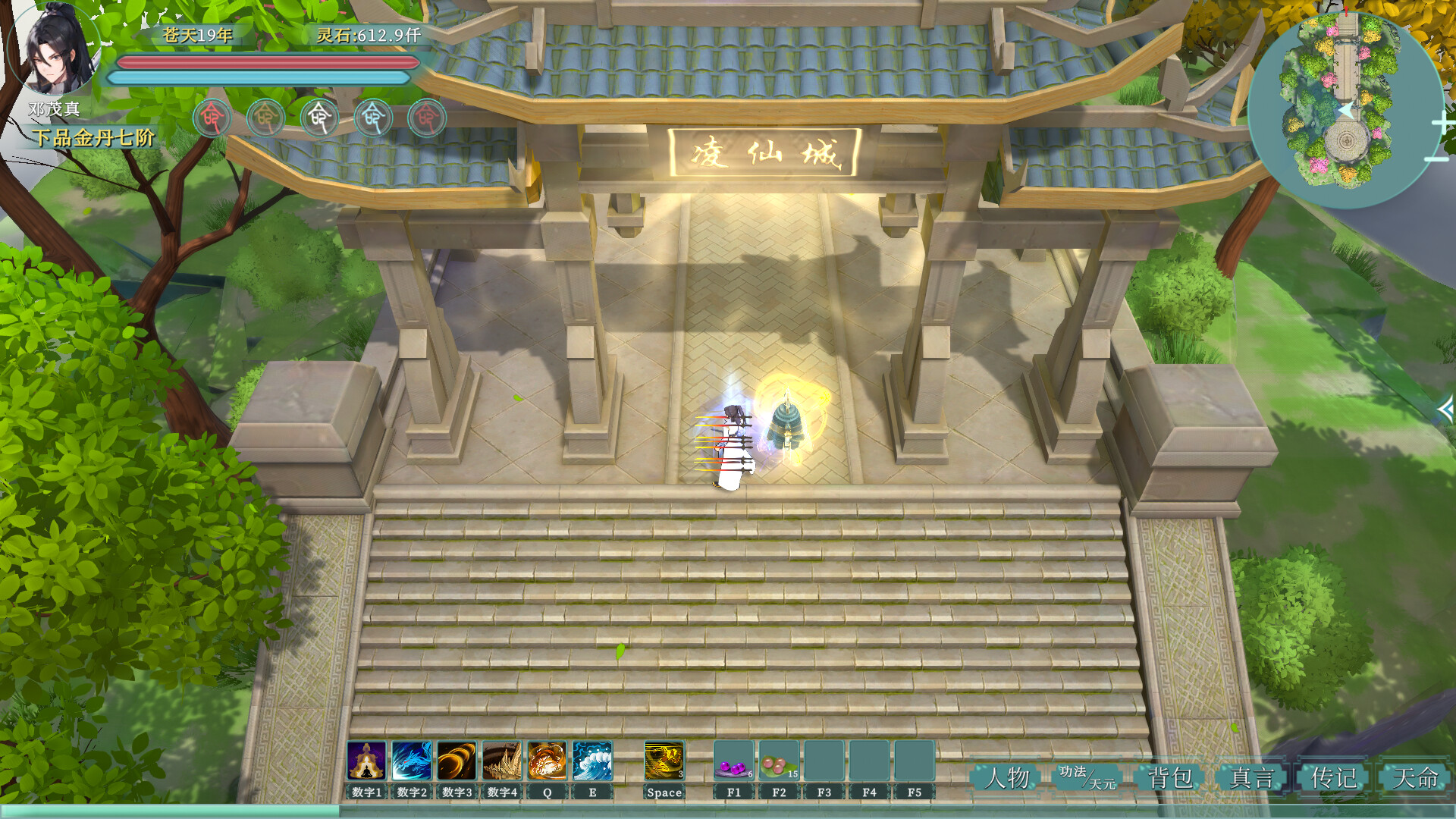Image resolution: width=1456 pixels, height=819 pixels.
Task: Activate the meditation silhouette skill
Action: pyautogui.click(x=366, y=761)
